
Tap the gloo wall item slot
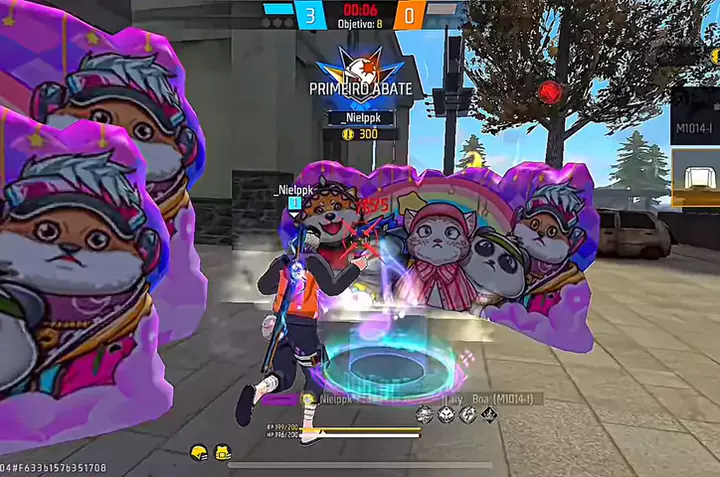697,178
